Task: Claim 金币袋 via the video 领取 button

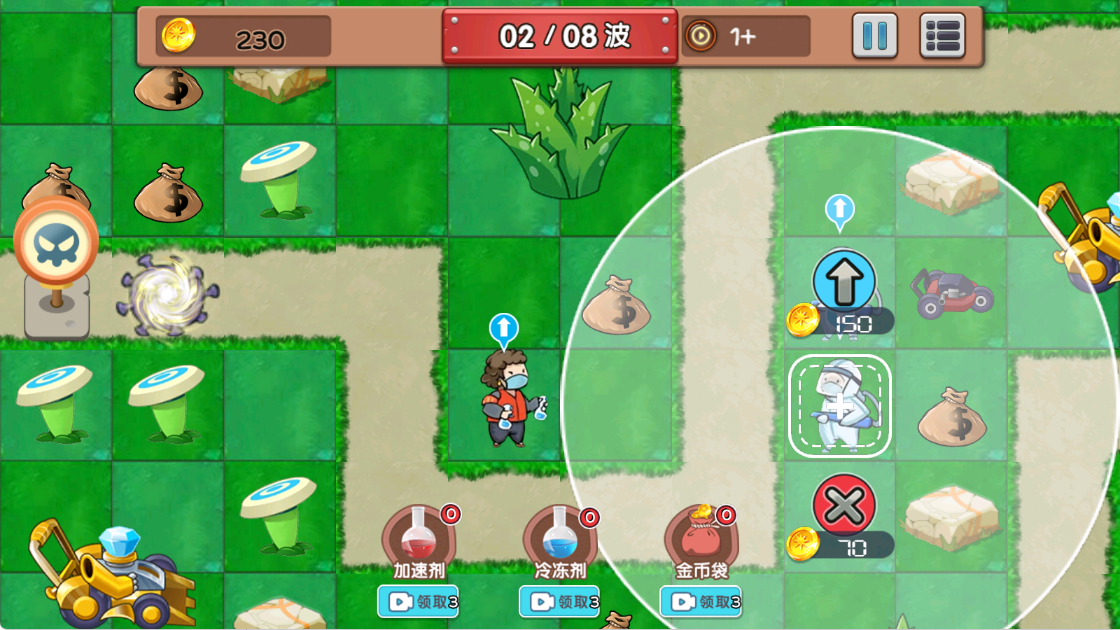Action: pos(700,602)
